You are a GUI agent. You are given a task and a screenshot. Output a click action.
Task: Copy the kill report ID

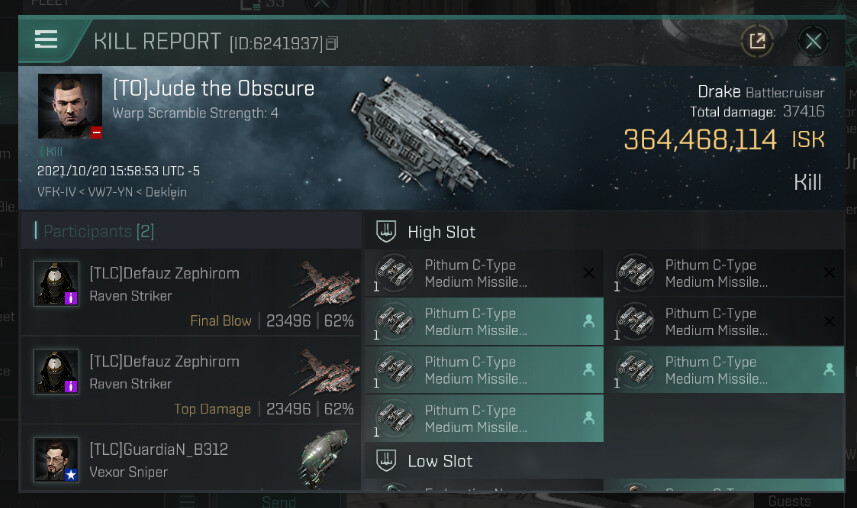(333, 43)
